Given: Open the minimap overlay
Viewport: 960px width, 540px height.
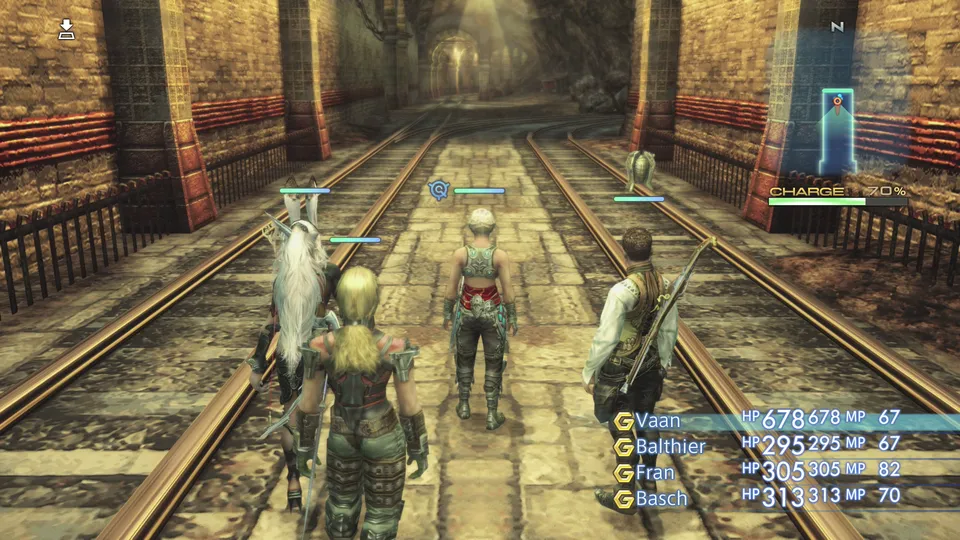Looking at the screenshot, I should (837, 132).
